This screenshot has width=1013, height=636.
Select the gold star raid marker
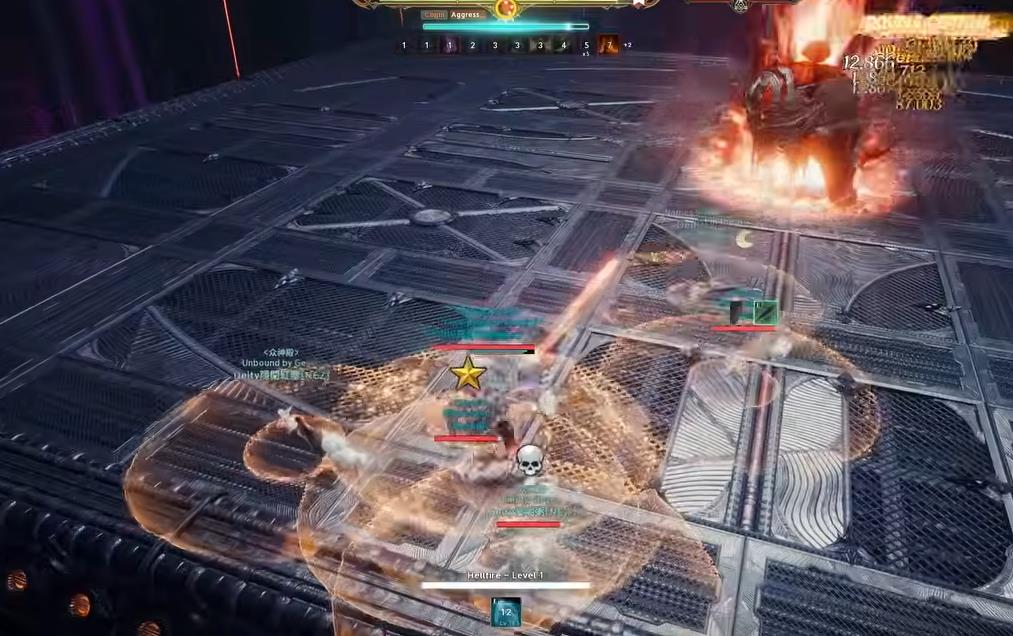click(x=467, y=374)
